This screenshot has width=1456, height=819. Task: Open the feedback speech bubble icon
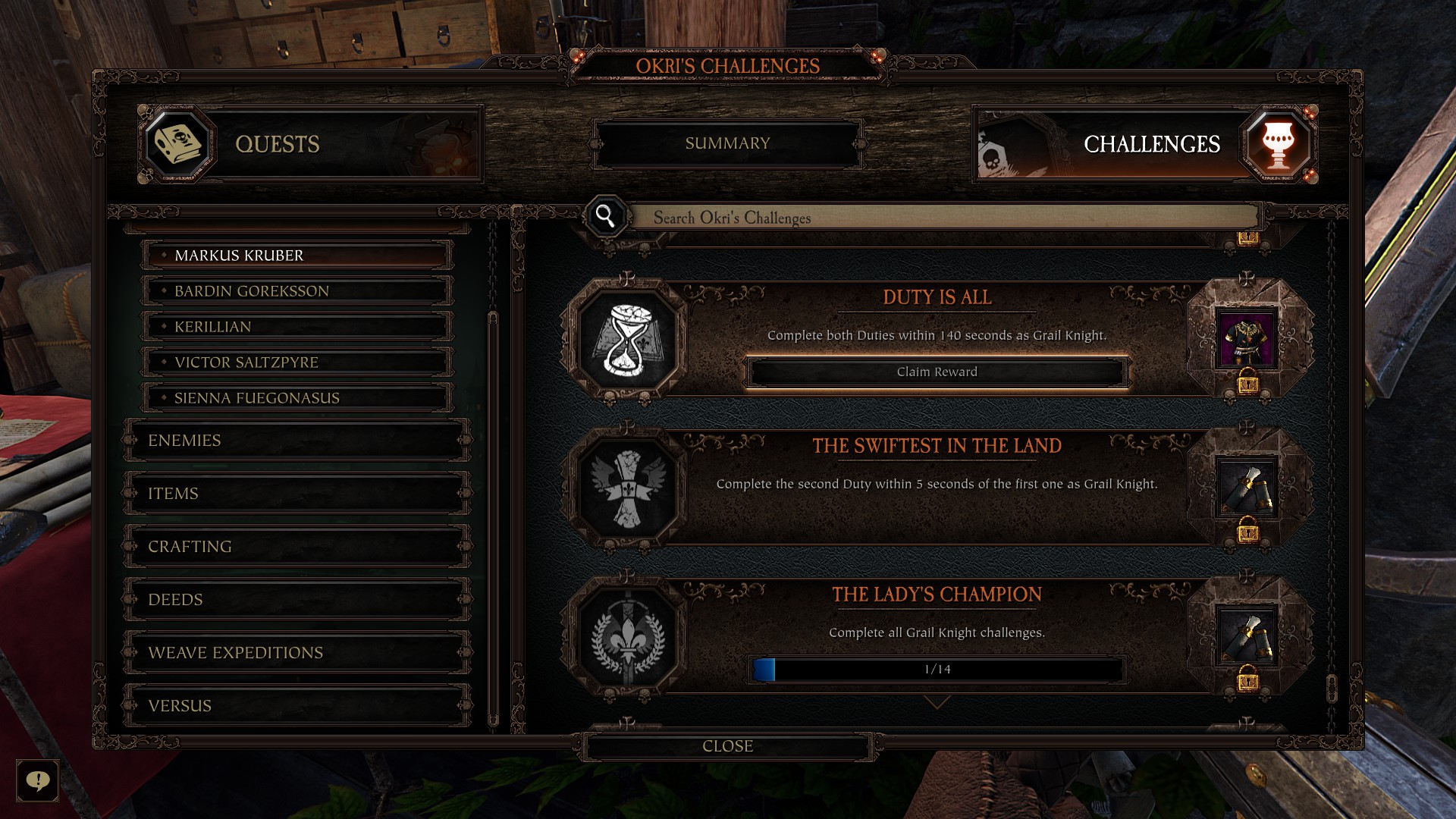38,780
